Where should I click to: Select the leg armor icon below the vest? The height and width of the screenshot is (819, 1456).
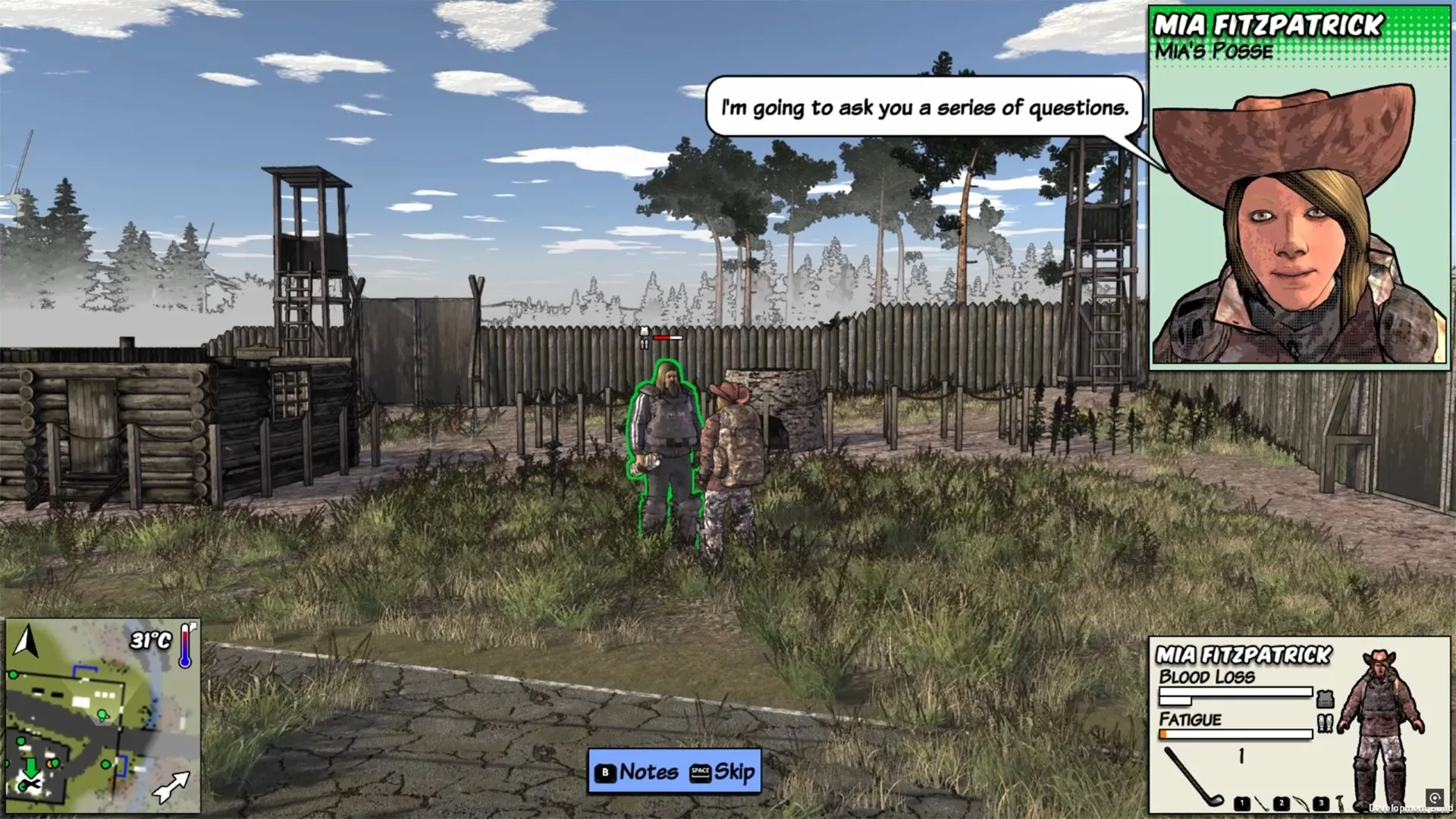1325,722
